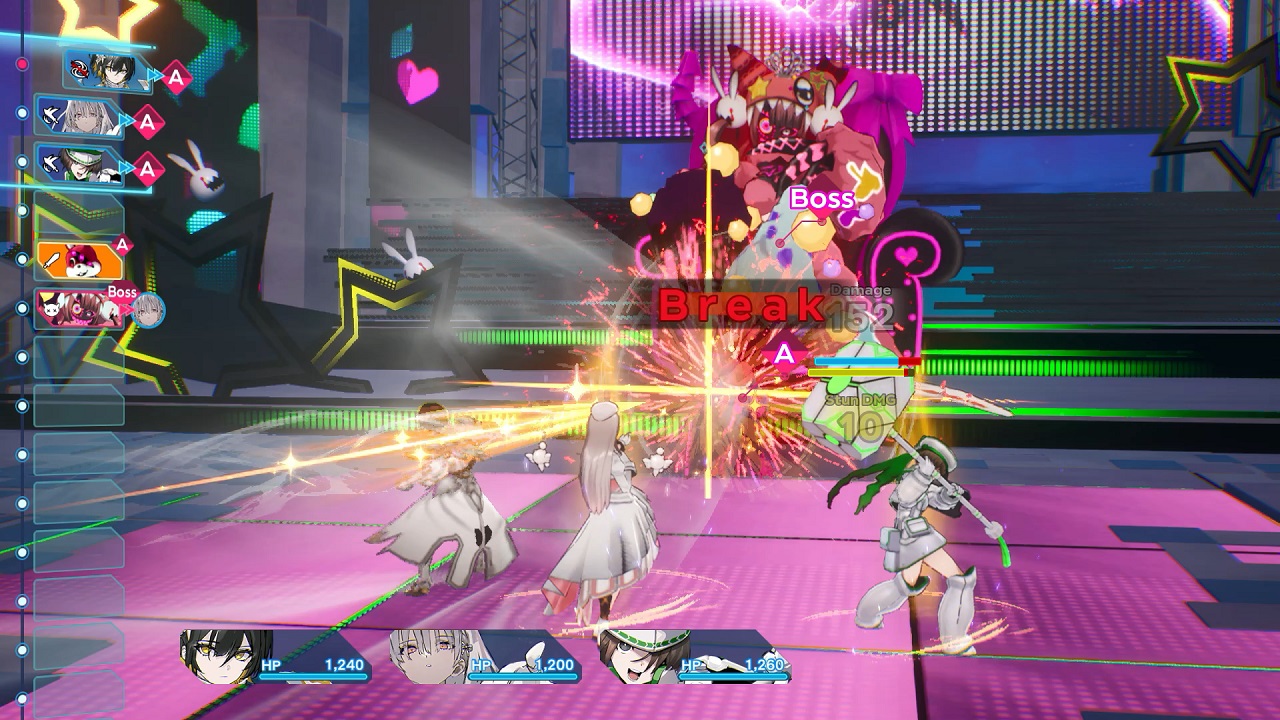Click the black-haired character's portrait above her HP bar
This screenshot has height=720, width=1280.
pyautogui.click(x=218, y=655)
